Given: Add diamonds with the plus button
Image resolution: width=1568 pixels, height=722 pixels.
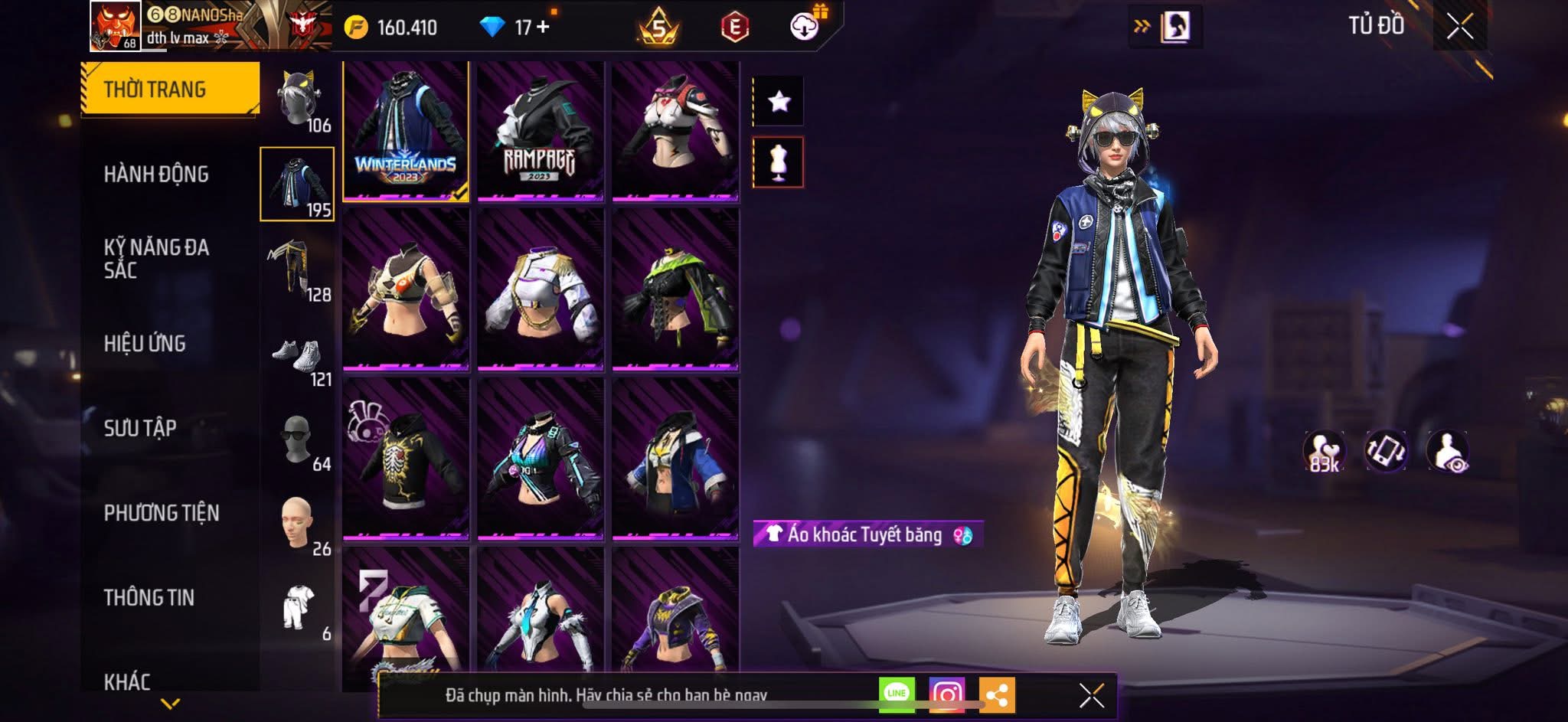Looking at the screenshot, I should (x=543, y=28).
